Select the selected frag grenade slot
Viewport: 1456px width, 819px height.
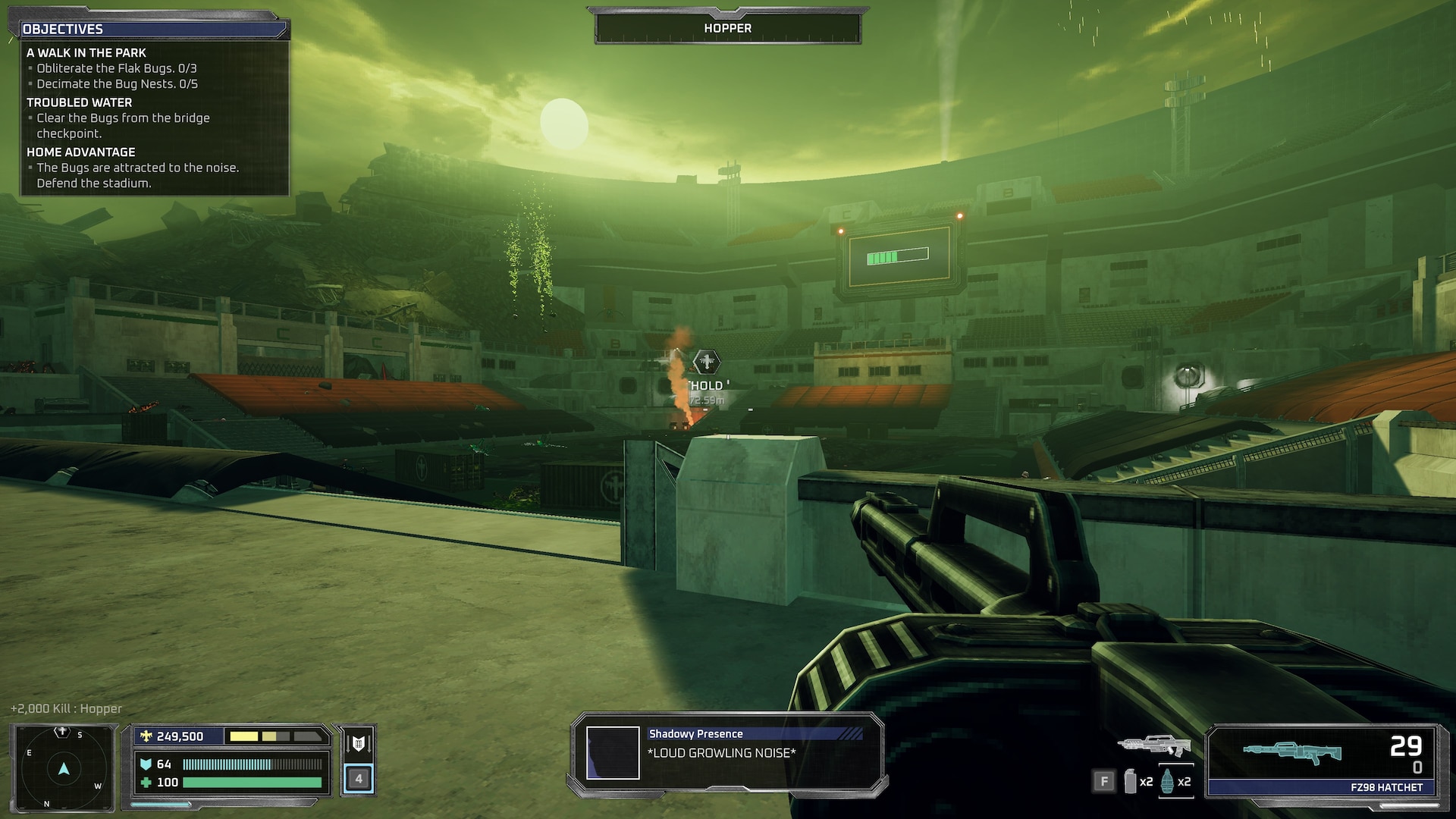(x=1167, y=781)
